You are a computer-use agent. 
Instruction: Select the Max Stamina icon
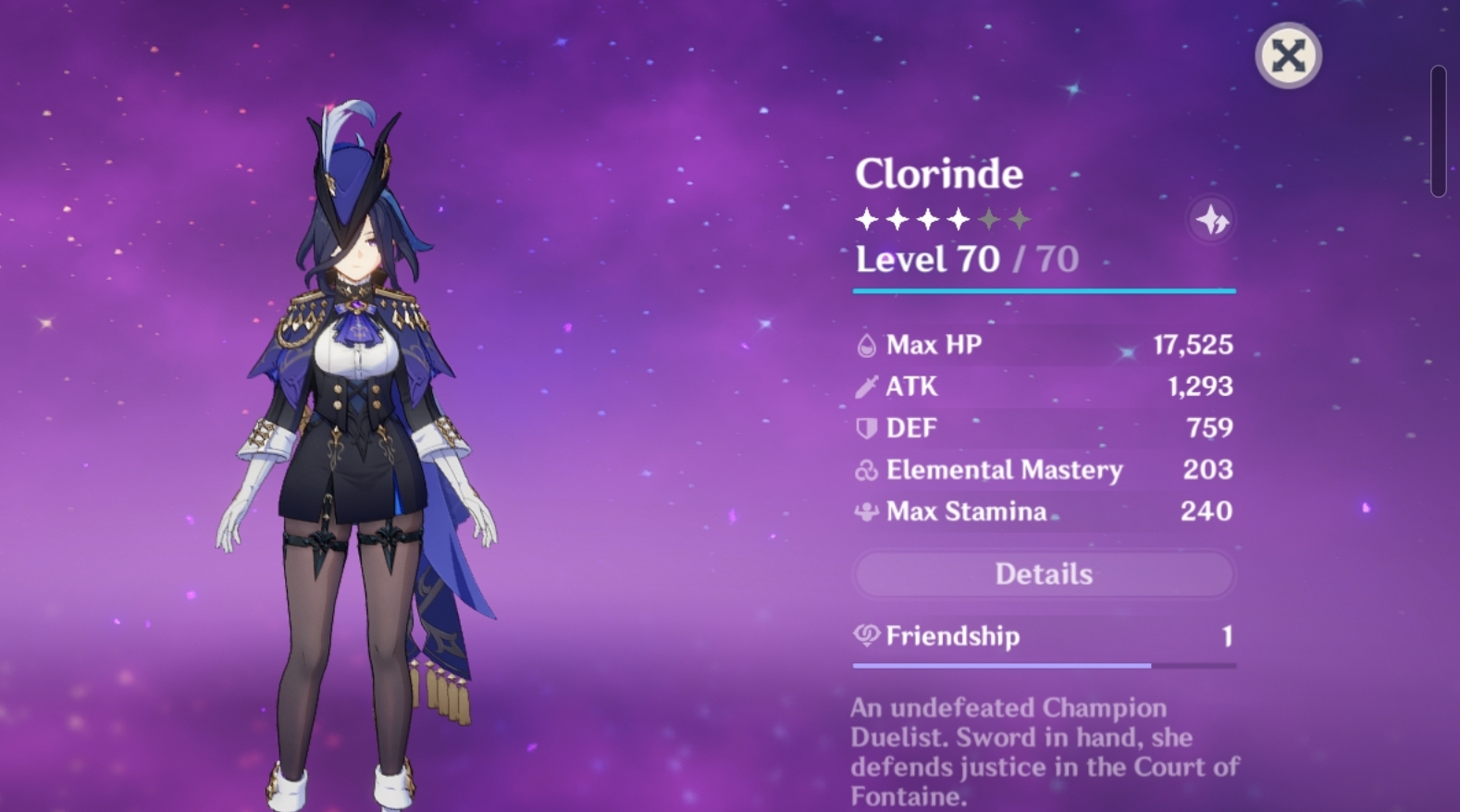pyautogui.click(x=866, y=511)
